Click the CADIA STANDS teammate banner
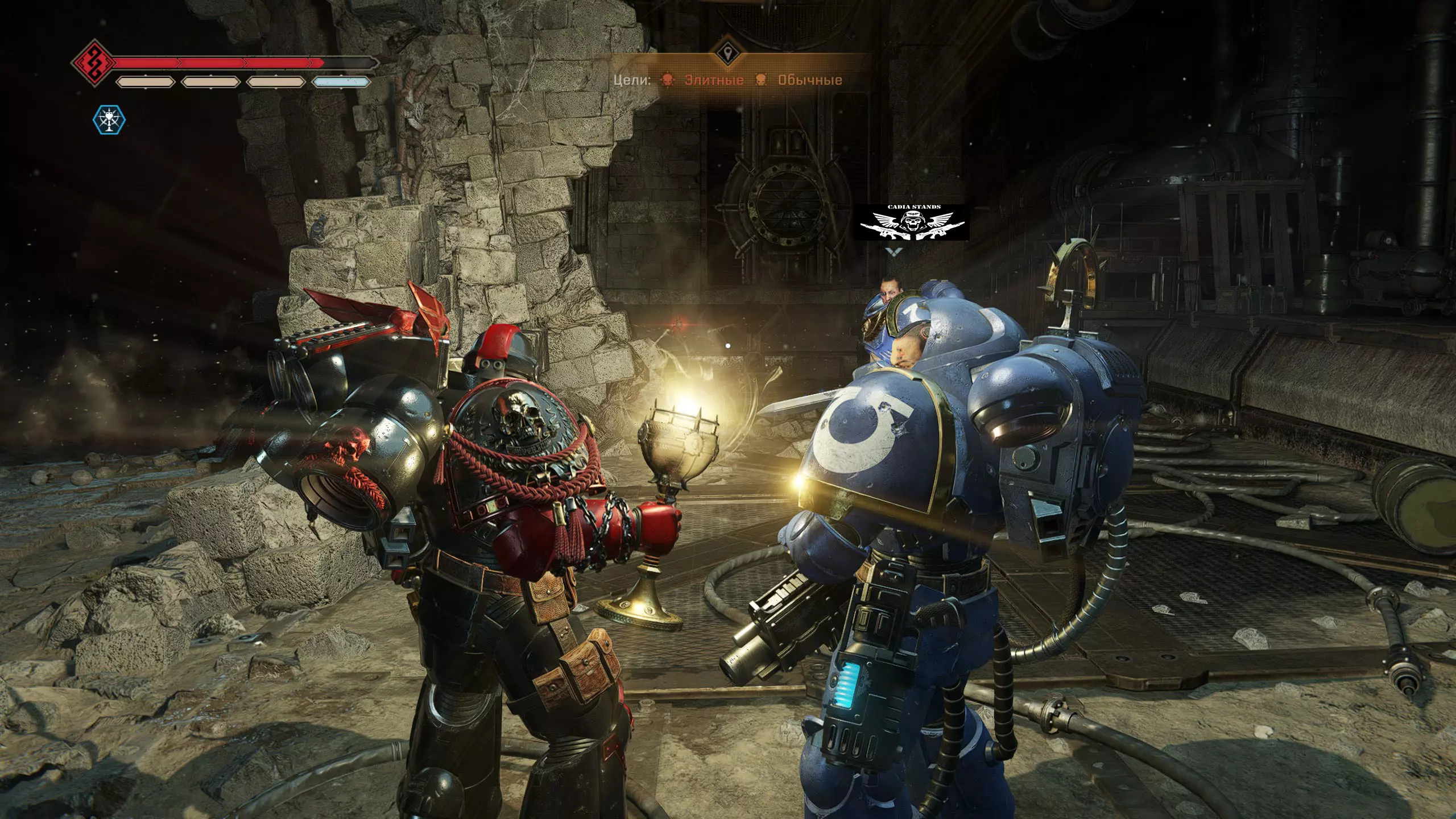 click(x=914, y=222)
